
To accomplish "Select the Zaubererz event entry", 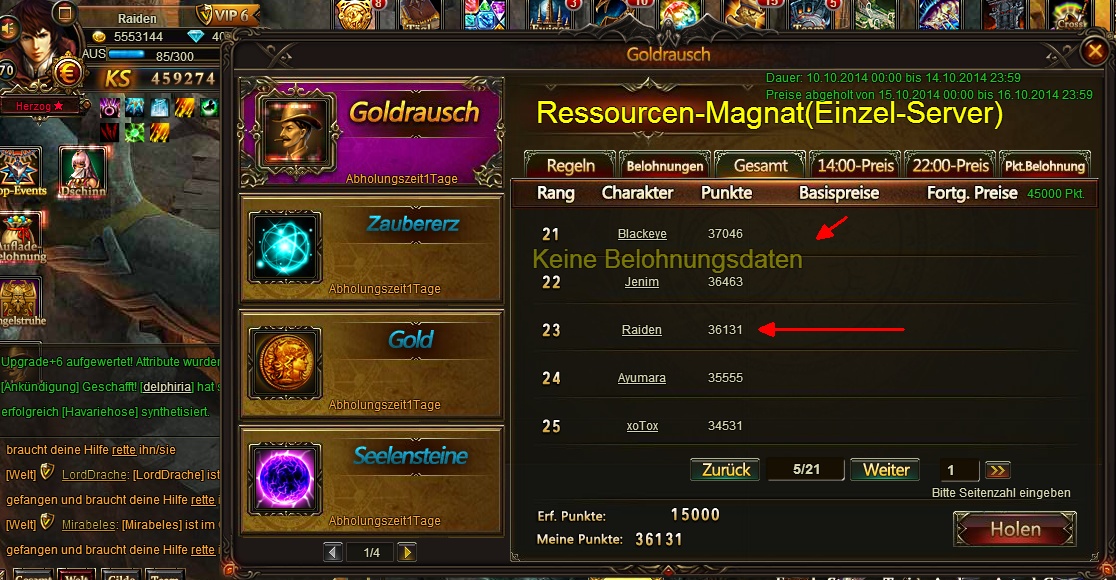I will 370,246.
